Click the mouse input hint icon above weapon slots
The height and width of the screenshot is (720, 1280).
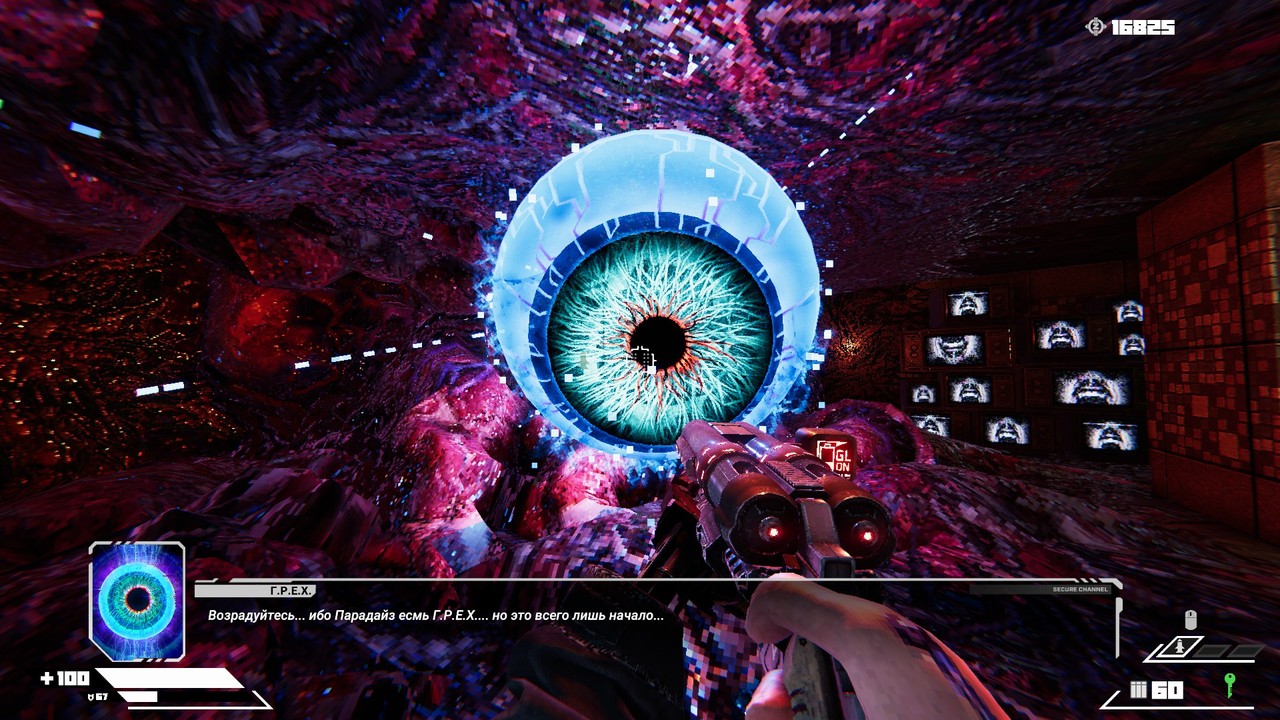point(1191,619)
